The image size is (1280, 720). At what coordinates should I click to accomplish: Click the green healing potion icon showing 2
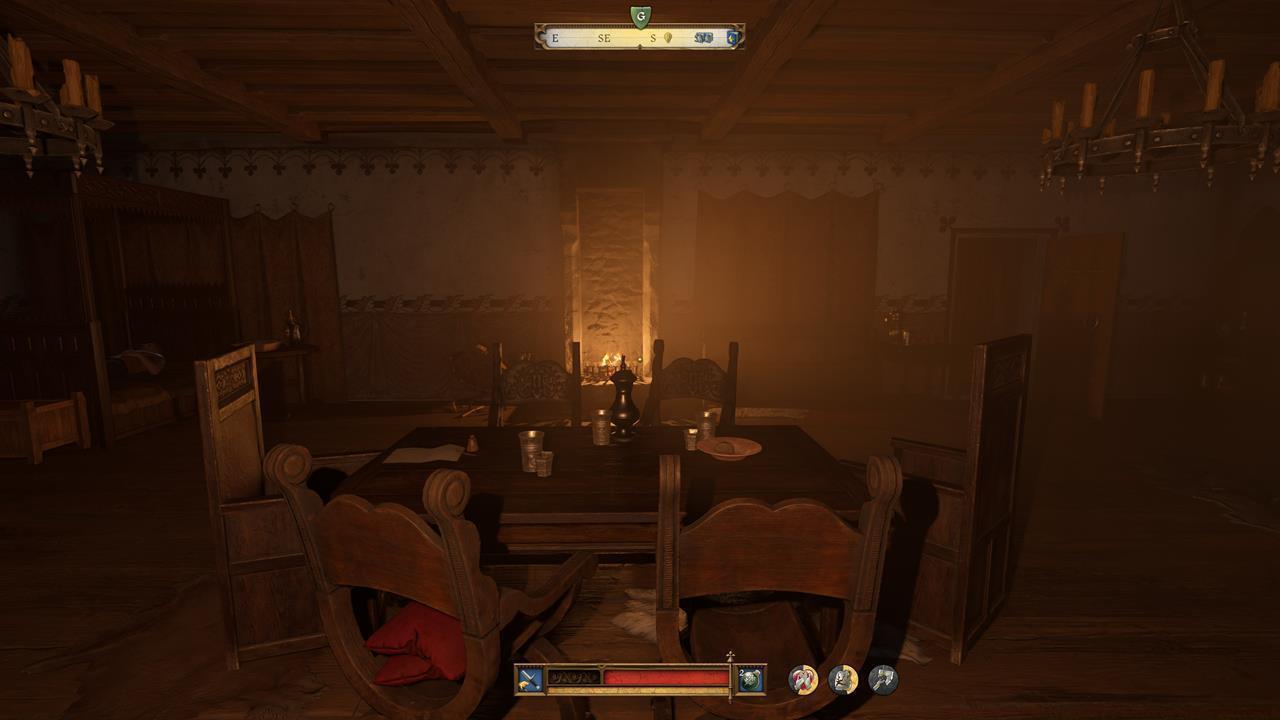tap(748, 681)
